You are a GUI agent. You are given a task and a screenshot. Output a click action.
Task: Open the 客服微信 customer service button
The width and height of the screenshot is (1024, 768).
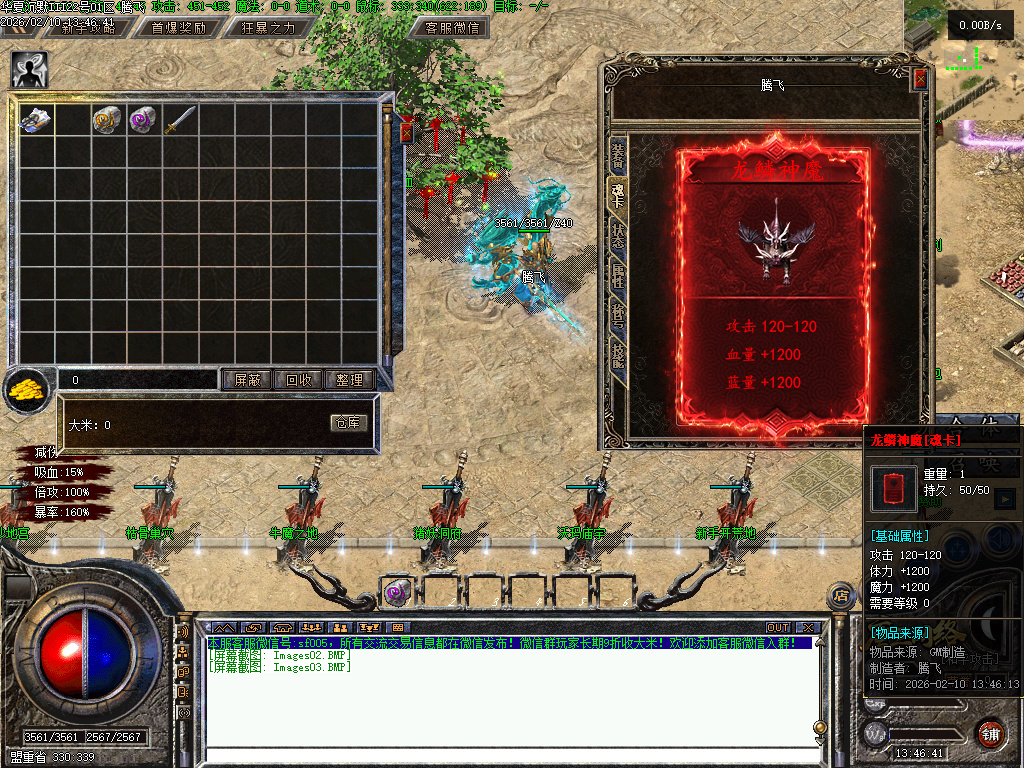[x=454, y=28]
